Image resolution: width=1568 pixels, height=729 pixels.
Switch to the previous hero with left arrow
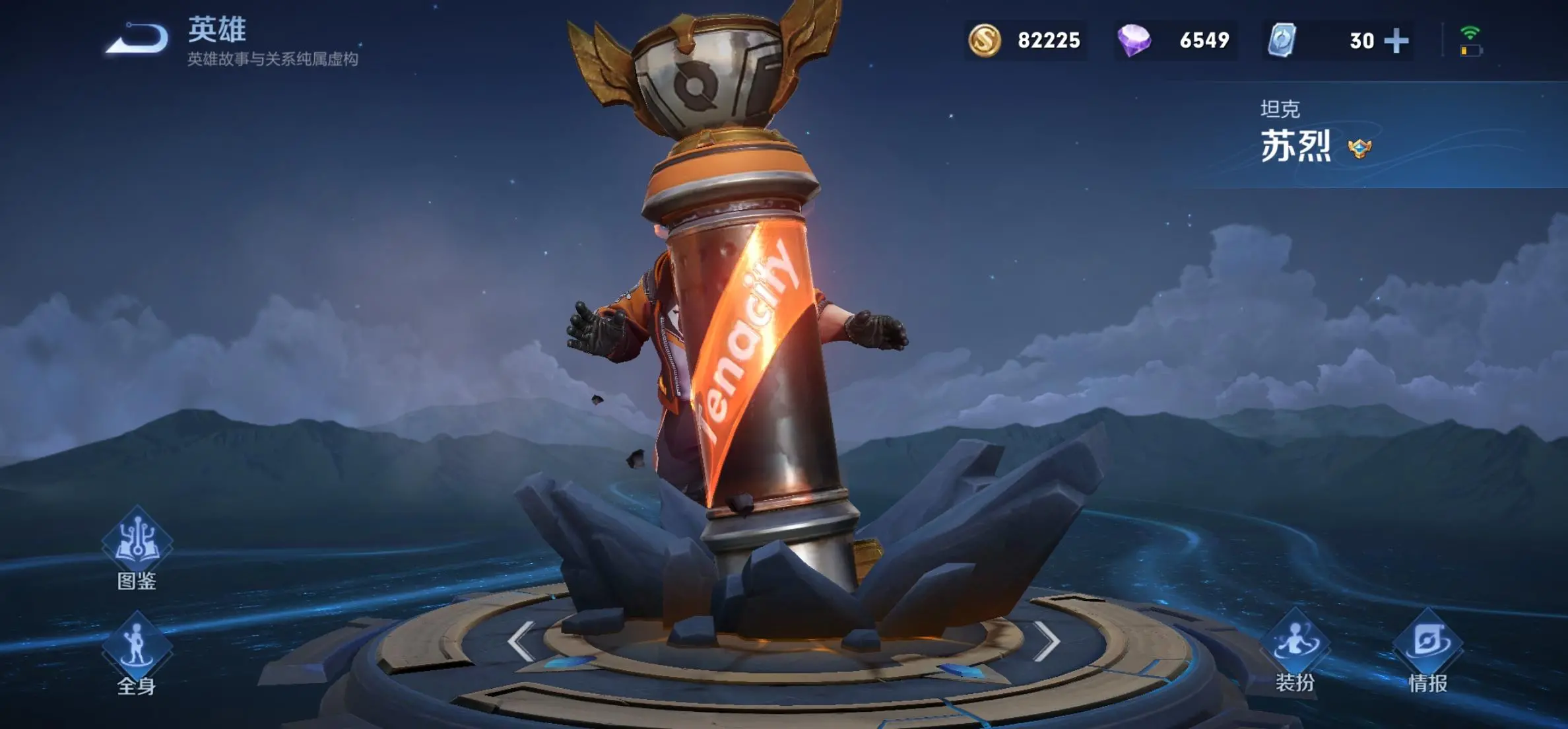point(521,641)
